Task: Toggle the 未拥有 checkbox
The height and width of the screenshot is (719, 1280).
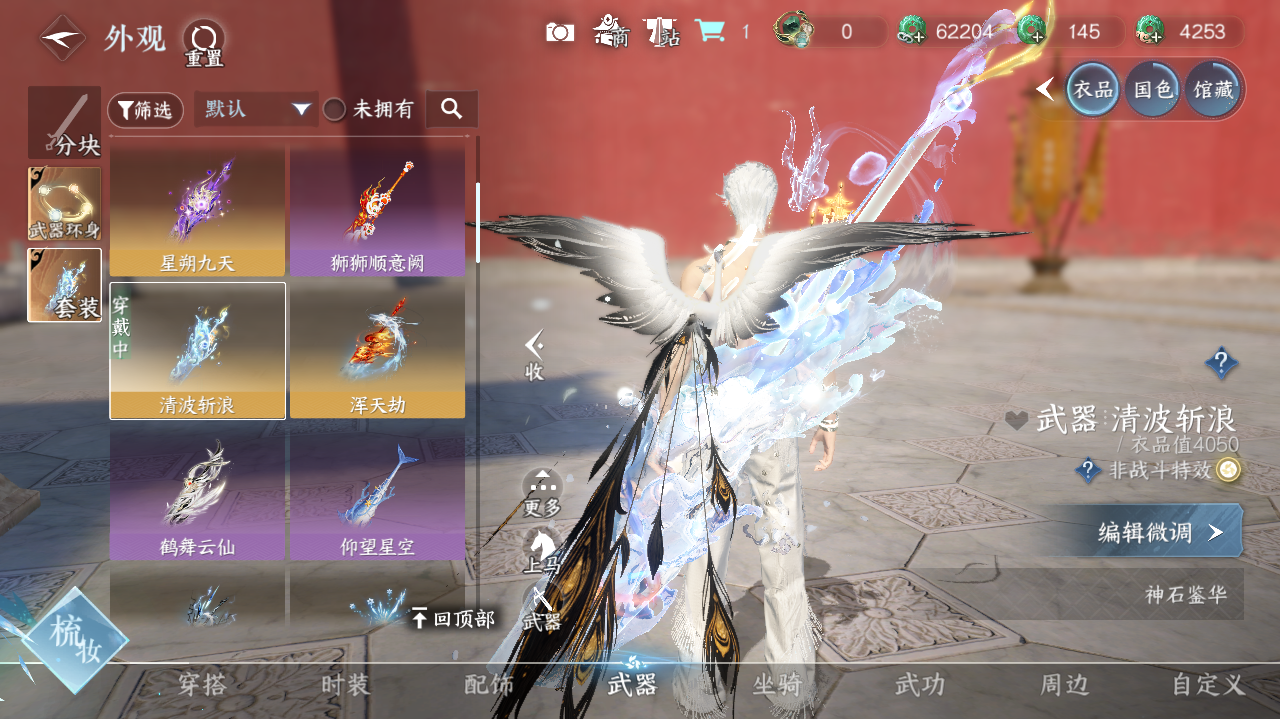Action: coord(335,110)
